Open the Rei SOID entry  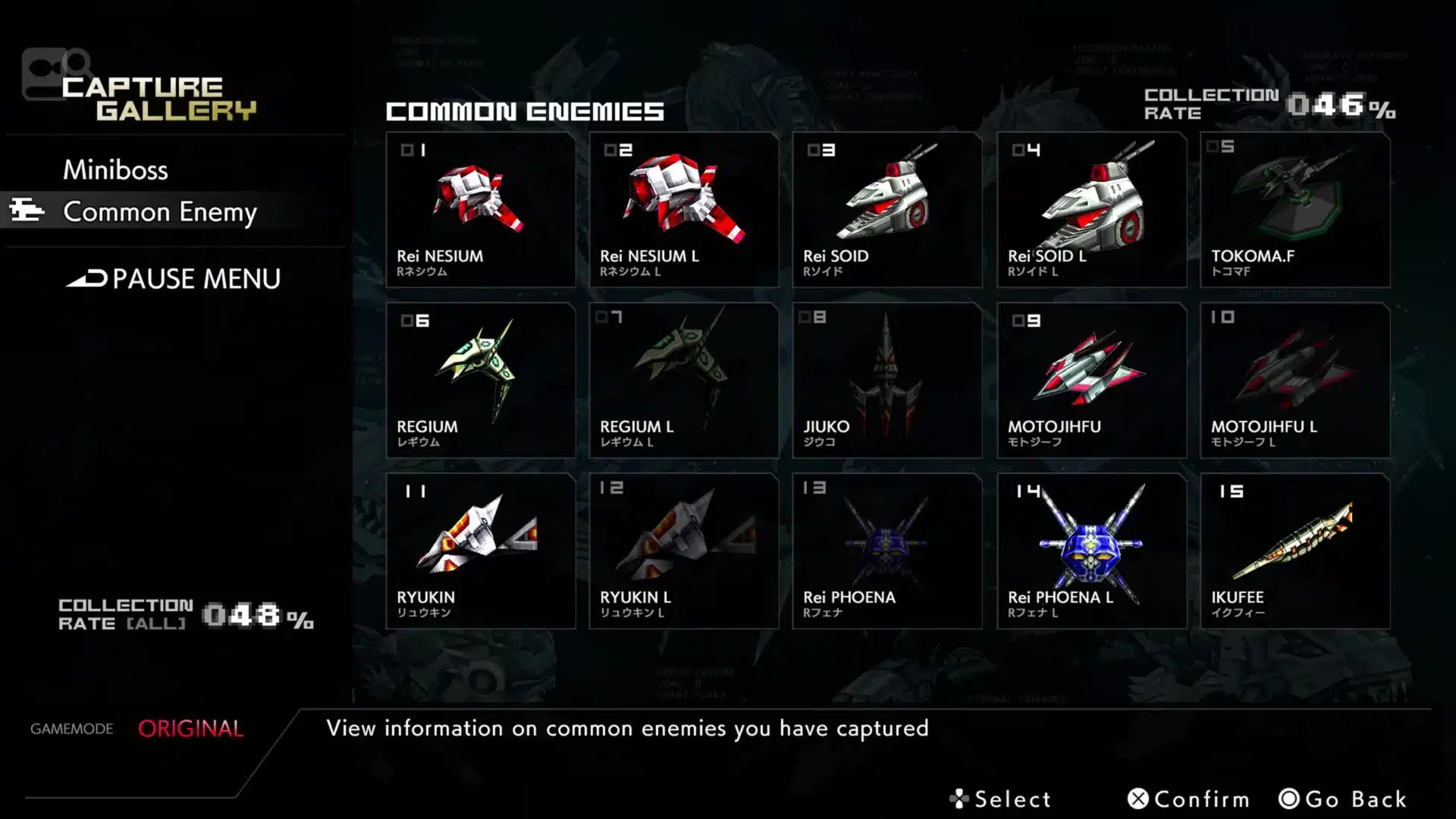click(x=887, y=210)
